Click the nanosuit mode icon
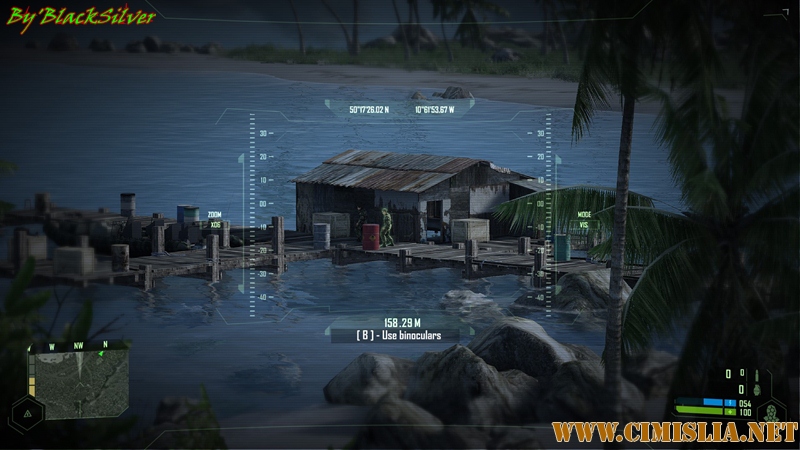The image size is (800, 450). [x=771, y=411]
